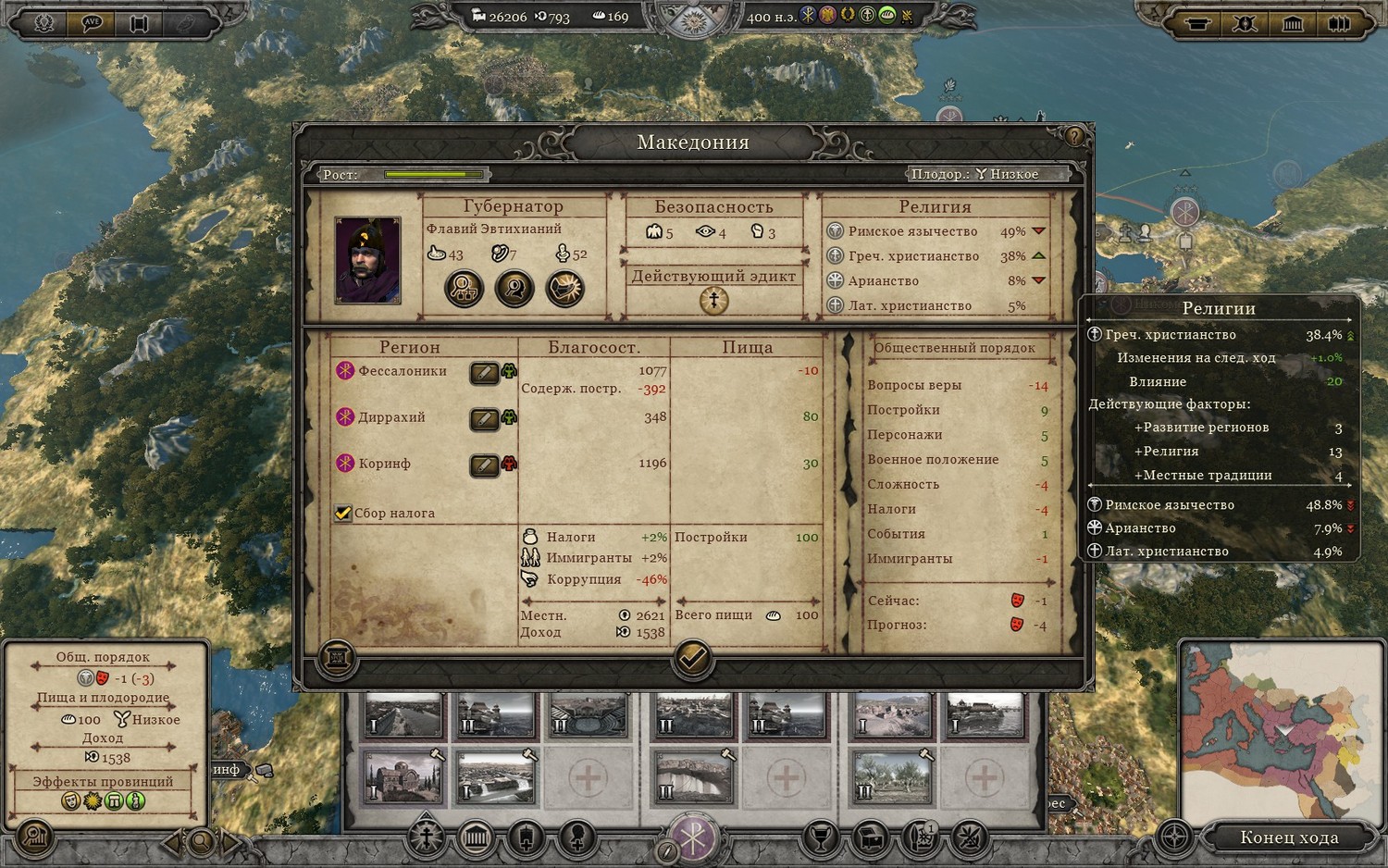Open the goblet icon in the bottom bar
Viewport: 1388px width, 868px height.
tap(820, 837)
